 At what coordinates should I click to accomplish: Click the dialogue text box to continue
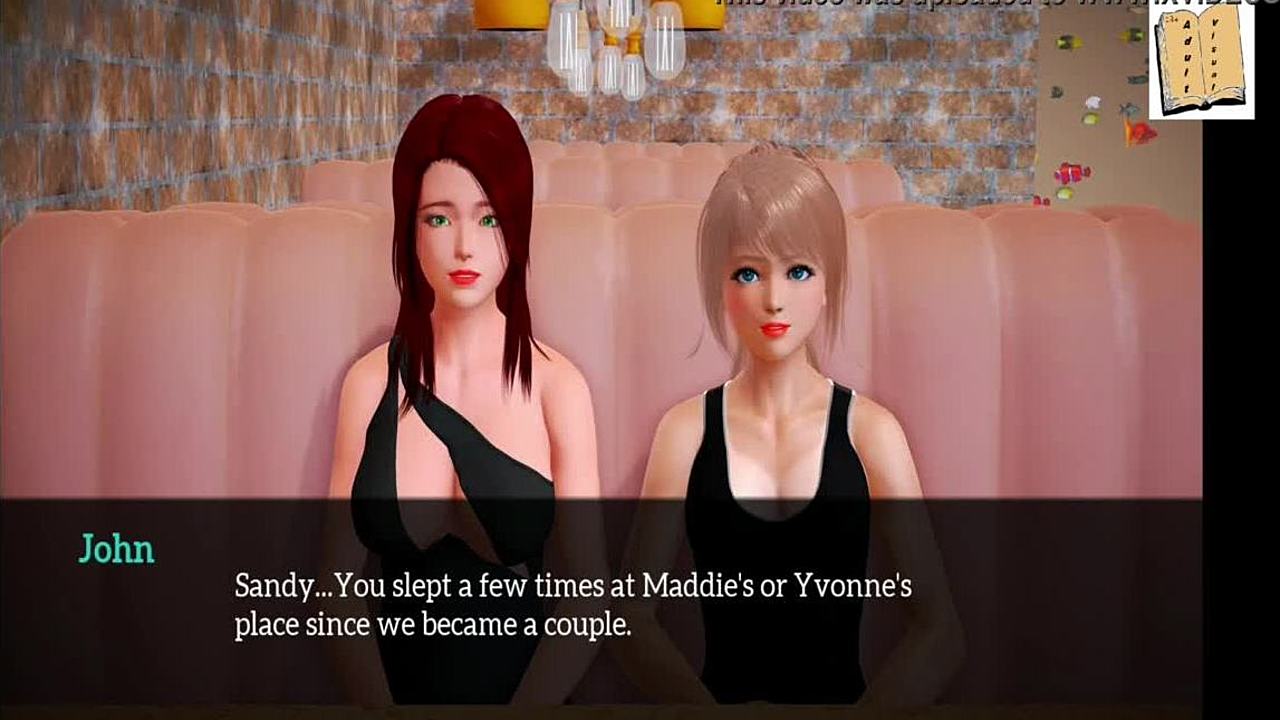pos(600,603)
